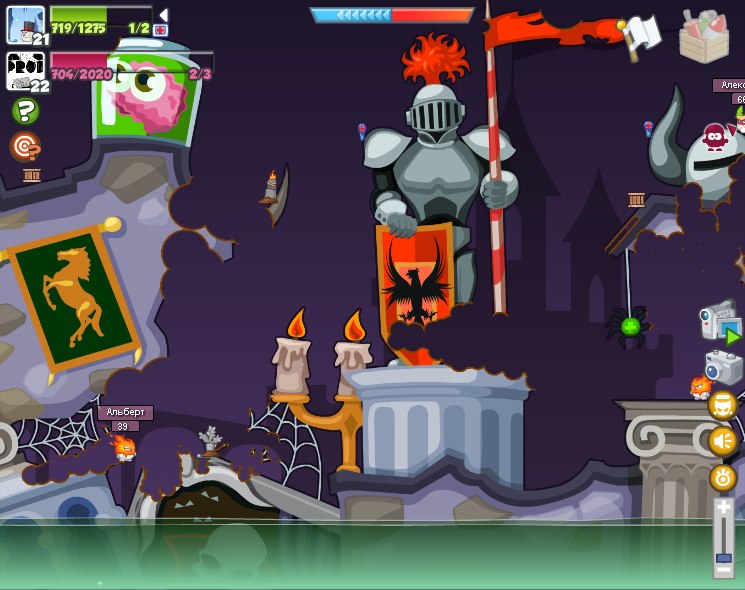
Task: Zoom in with the plus button
Action: click(723, 509)
